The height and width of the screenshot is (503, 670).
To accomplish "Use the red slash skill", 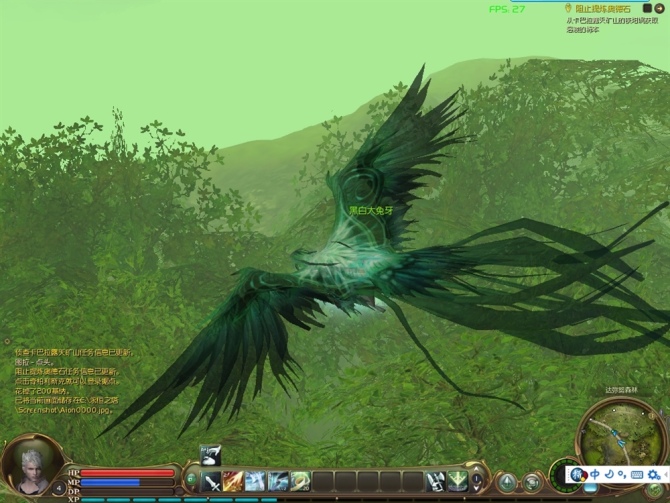I will coord(234,482).
